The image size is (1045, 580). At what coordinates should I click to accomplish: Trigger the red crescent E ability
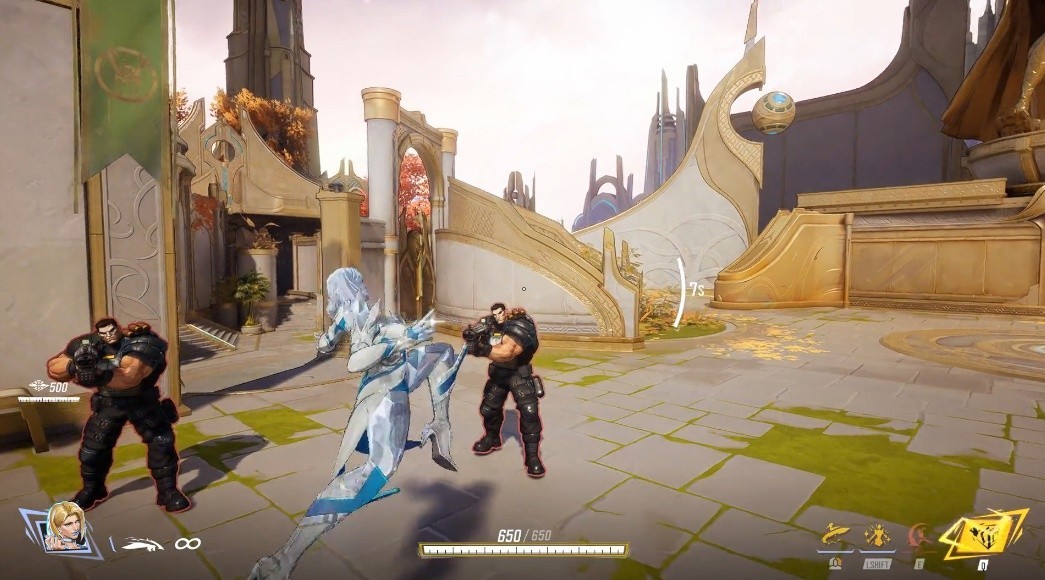coord(917,535)
